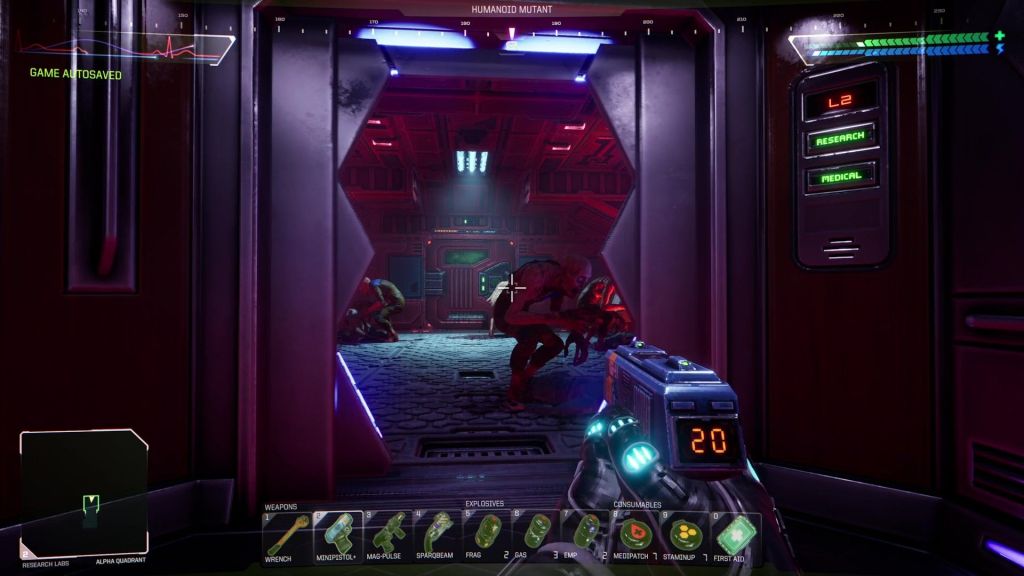This screenshot has width=1024, height=576.
Task: Activate the Staminup consumable slot
Action: click(x=685, y=535)
